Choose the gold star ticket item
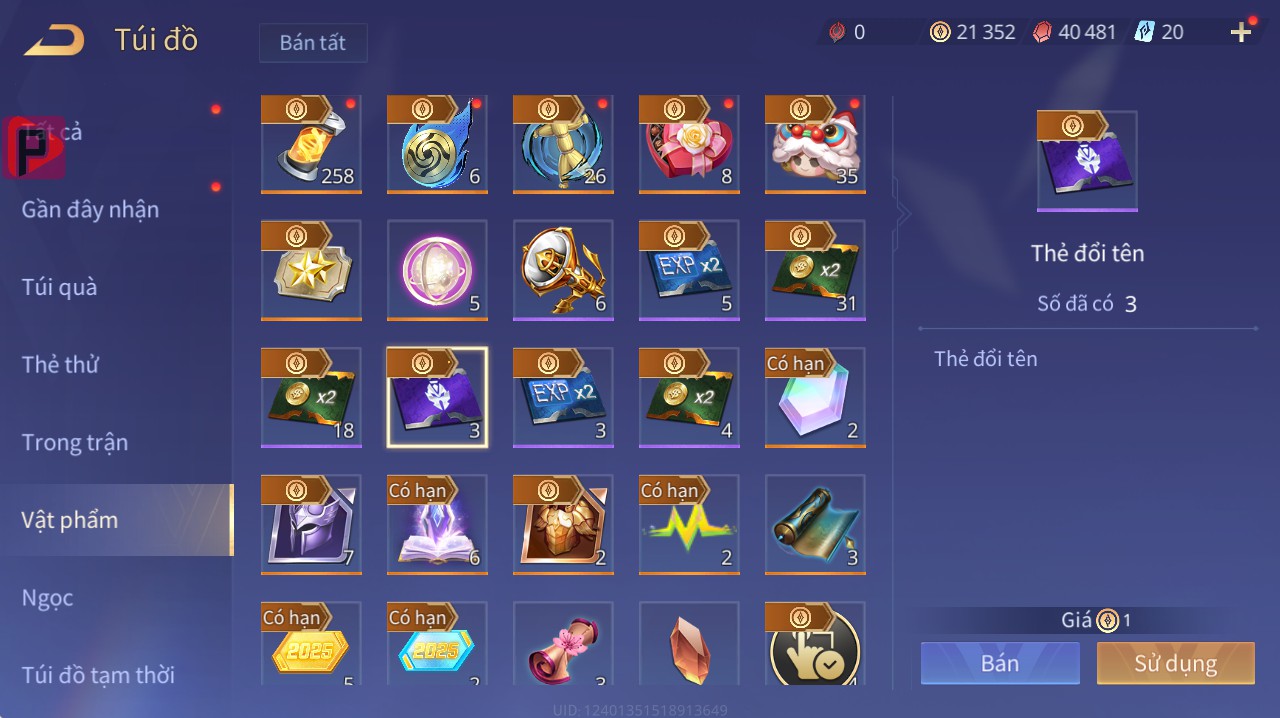This screenshot has width=1280, height=718. [311, 271]
